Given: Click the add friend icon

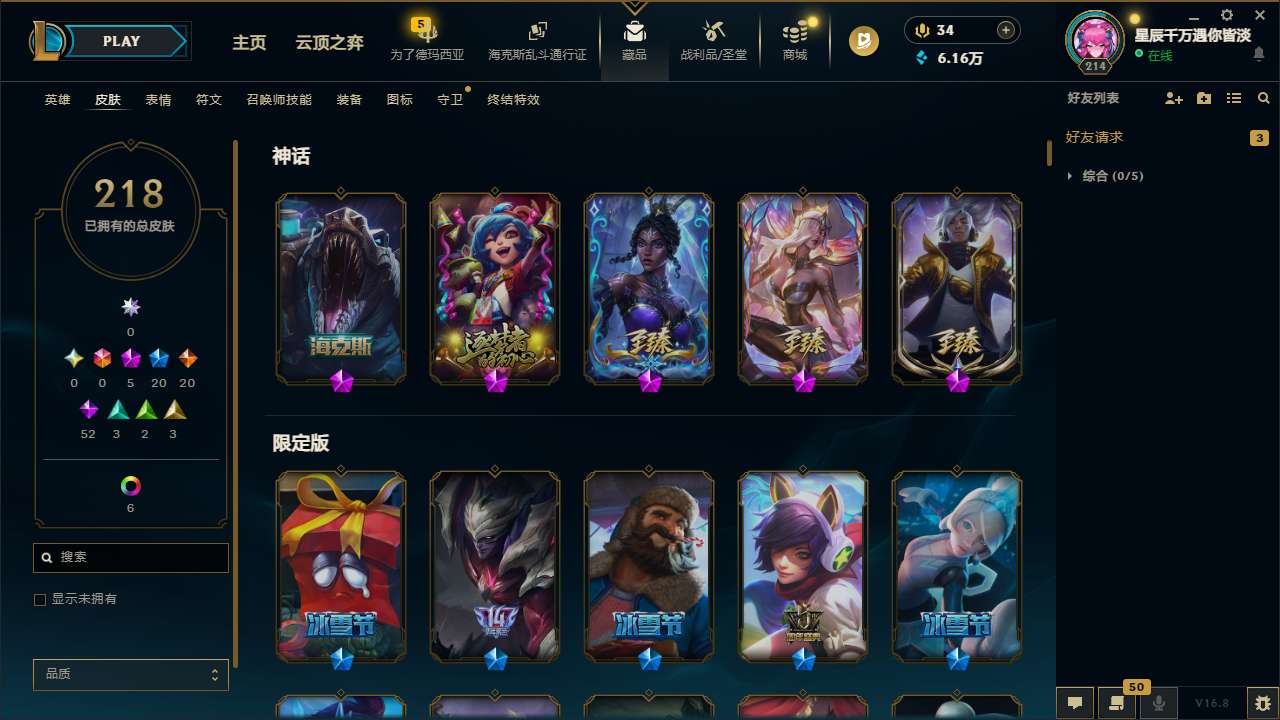Looking at the screenshot, I should 1173,98.
